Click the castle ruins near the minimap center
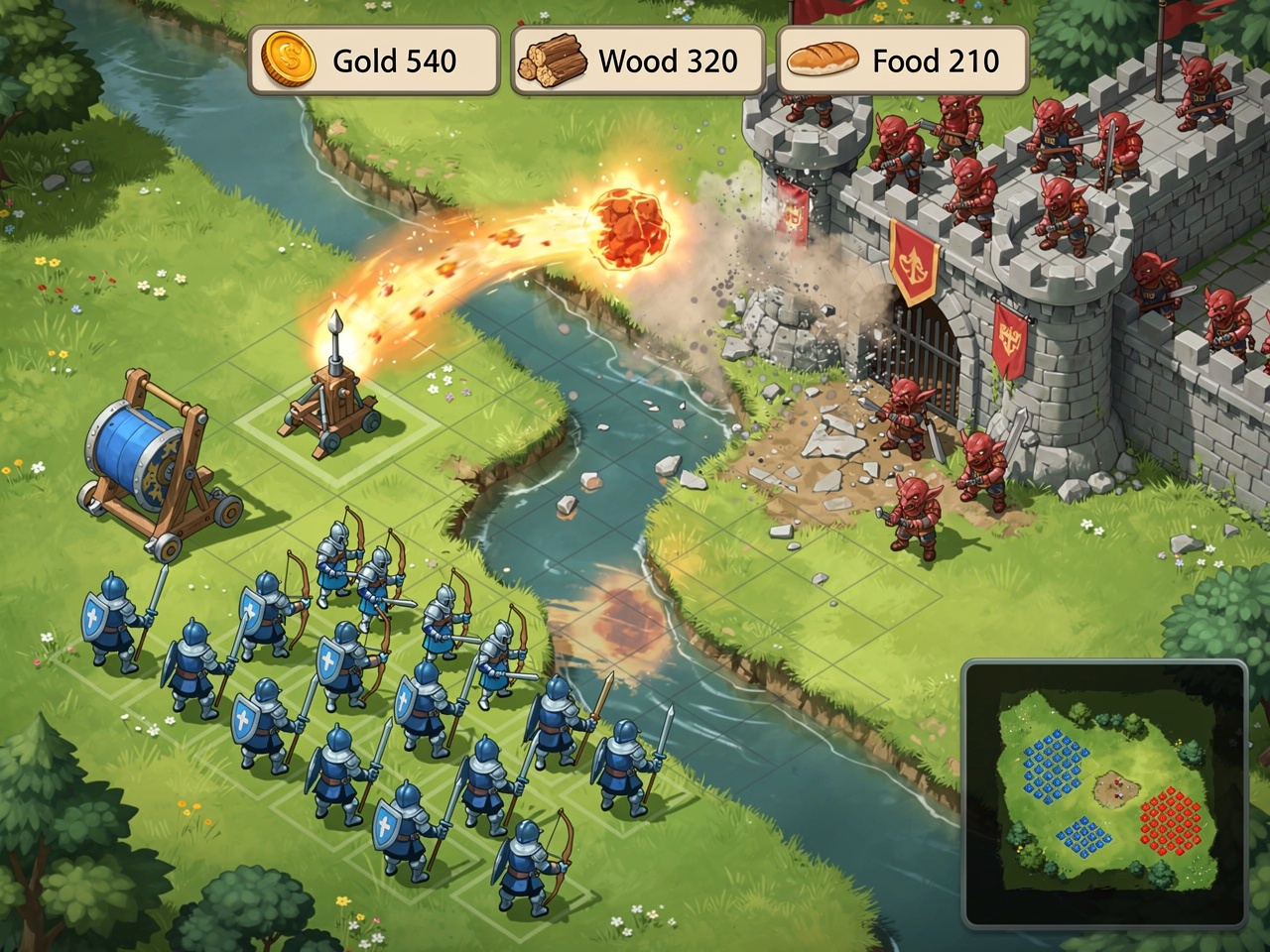 tap(1115, 790)
